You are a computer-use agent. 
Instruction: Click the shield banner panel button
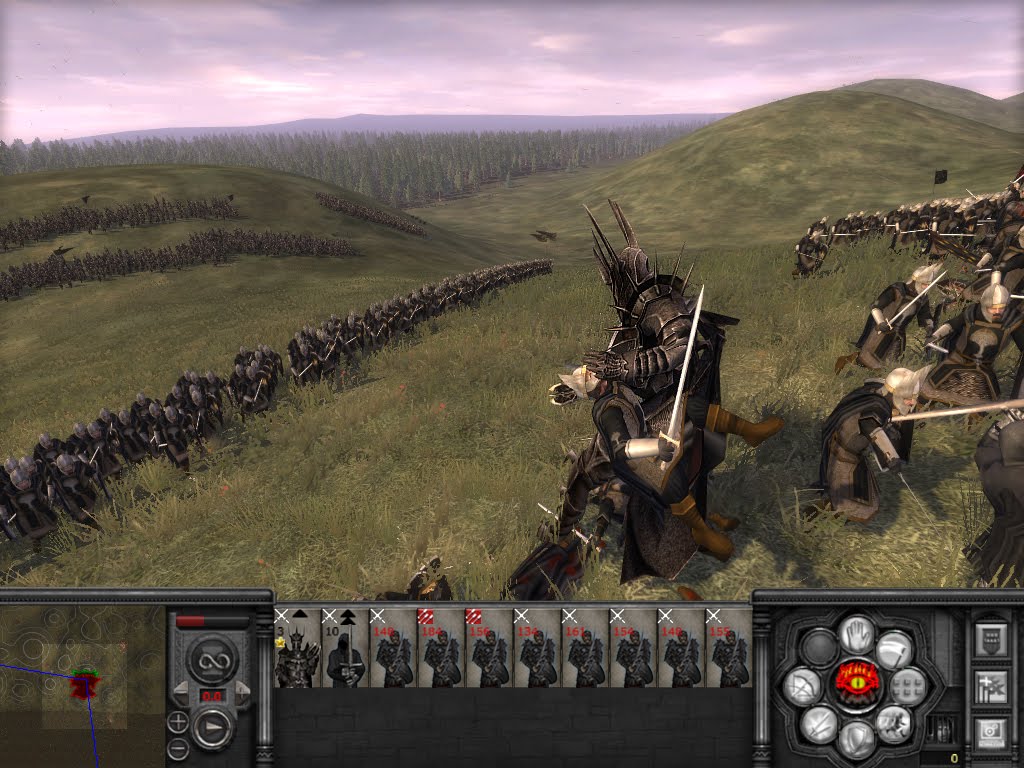(x=990, y=639)
